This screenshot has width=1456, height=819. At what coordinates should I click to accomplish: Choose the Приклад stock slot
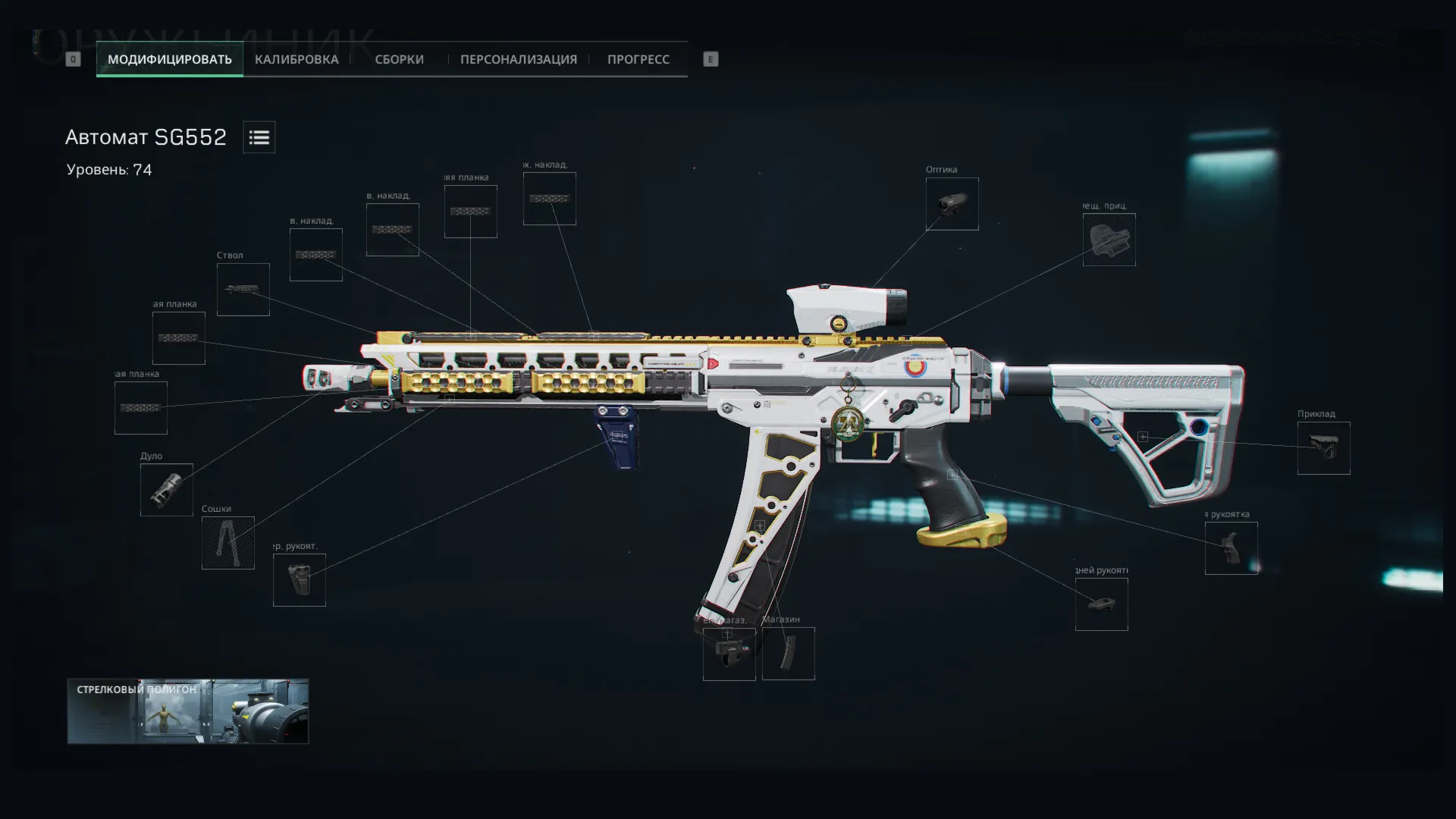tap(1323, 448)
